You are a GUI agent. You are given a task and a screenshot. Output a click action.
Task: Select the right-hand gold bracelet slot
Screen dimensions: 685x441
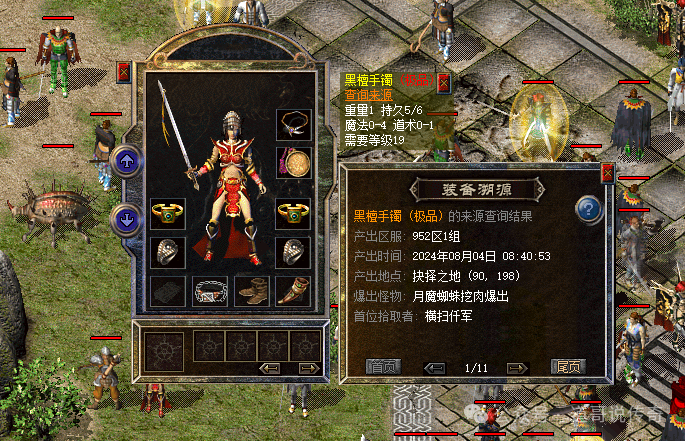pyautogui.click(x=293, y=213)
